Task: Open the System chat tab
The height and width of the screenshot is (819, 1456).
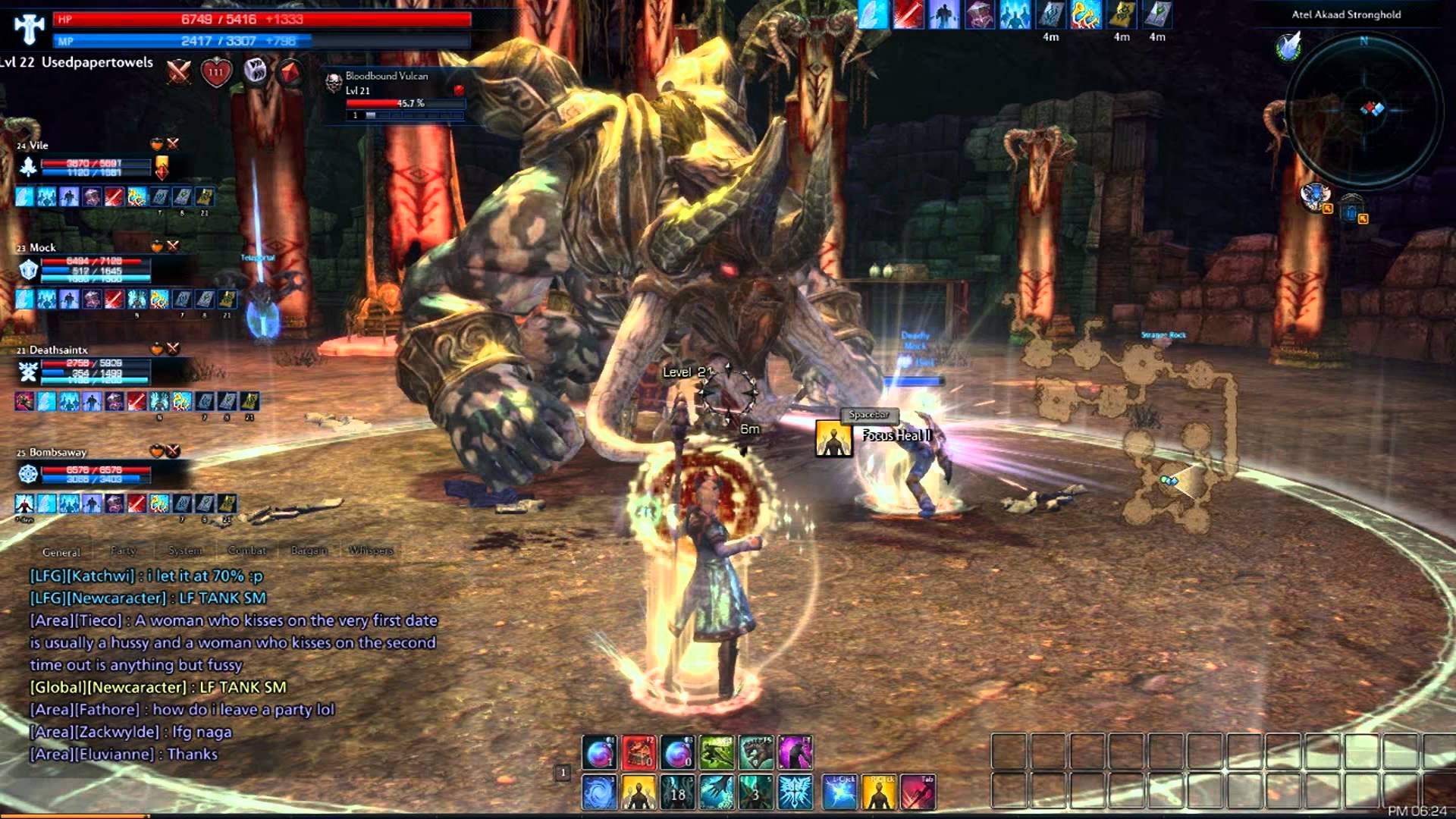Action: (185, 551)
